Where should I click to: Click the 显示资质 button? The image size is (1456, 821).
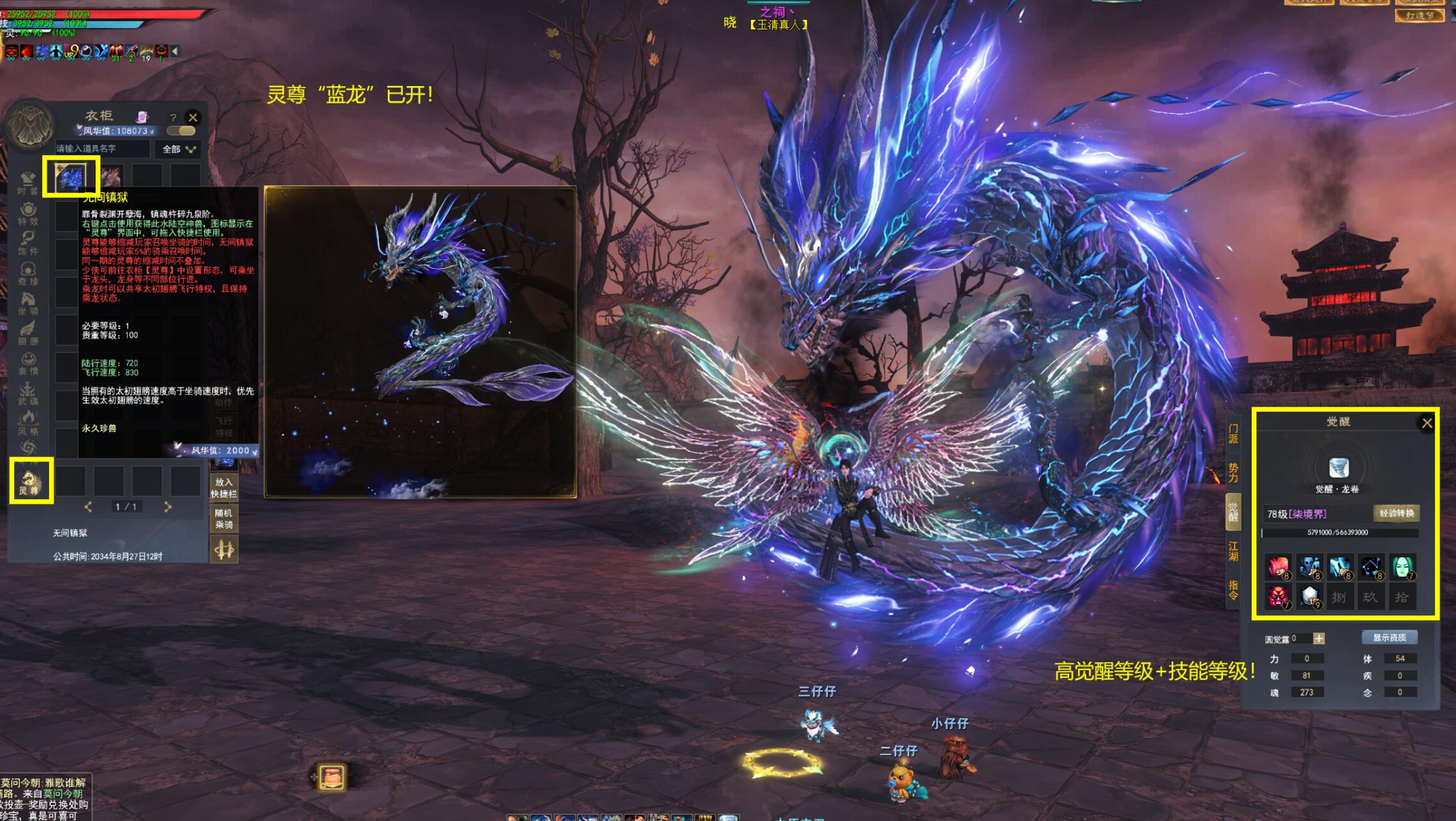coord(1389,638)
